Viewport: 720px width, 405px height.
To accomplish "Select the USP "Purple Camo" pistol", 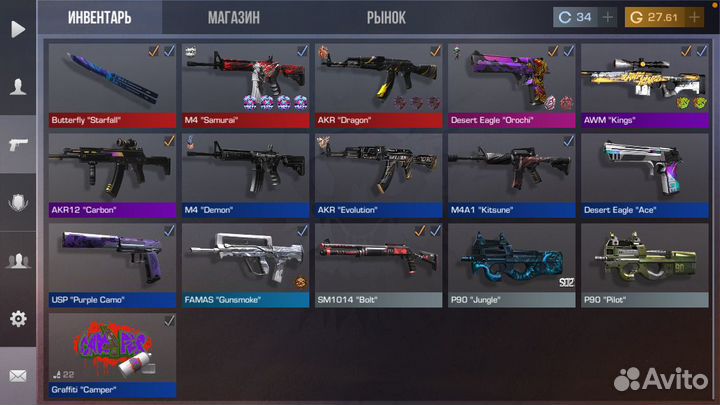I will coord(112,264).
